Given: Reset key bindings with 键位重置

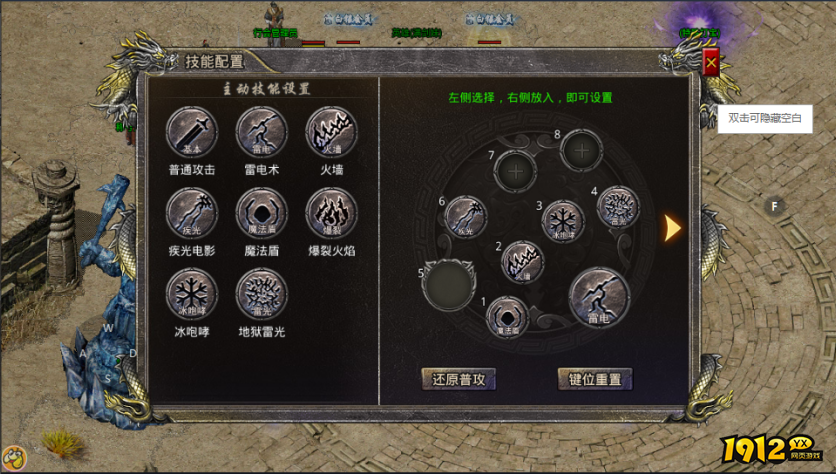Looking at the screenshot, I should 595,379.
